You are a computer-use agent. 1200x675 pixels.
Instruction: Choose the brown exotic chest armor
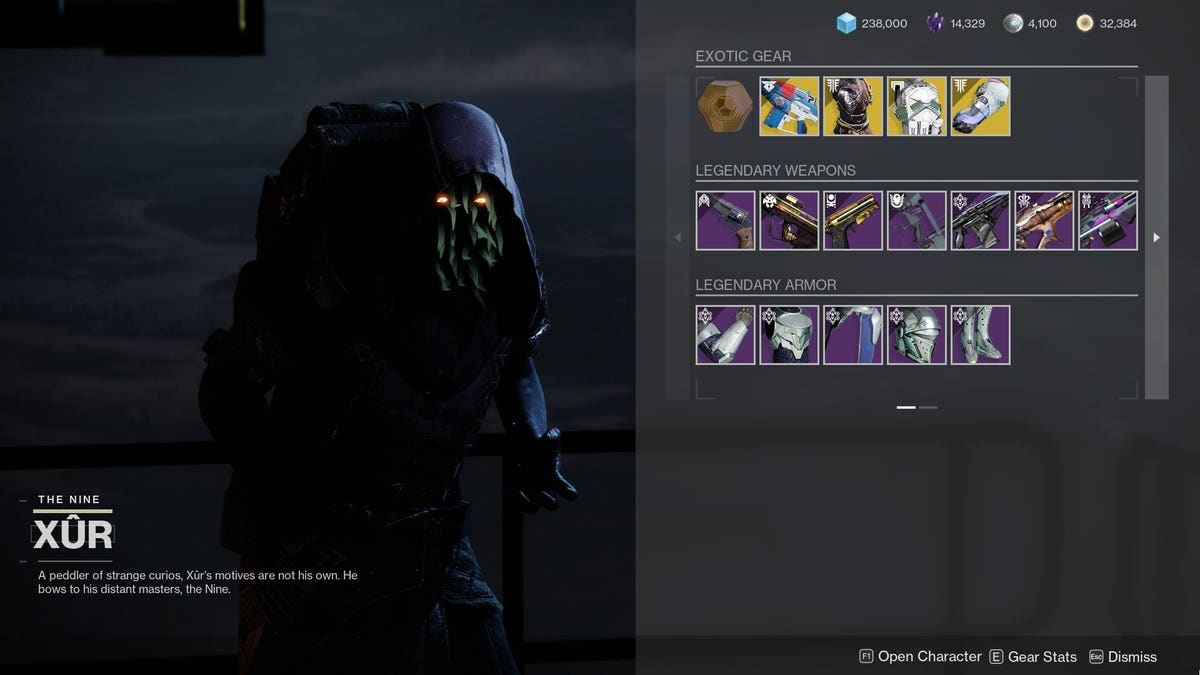(853, 106)
